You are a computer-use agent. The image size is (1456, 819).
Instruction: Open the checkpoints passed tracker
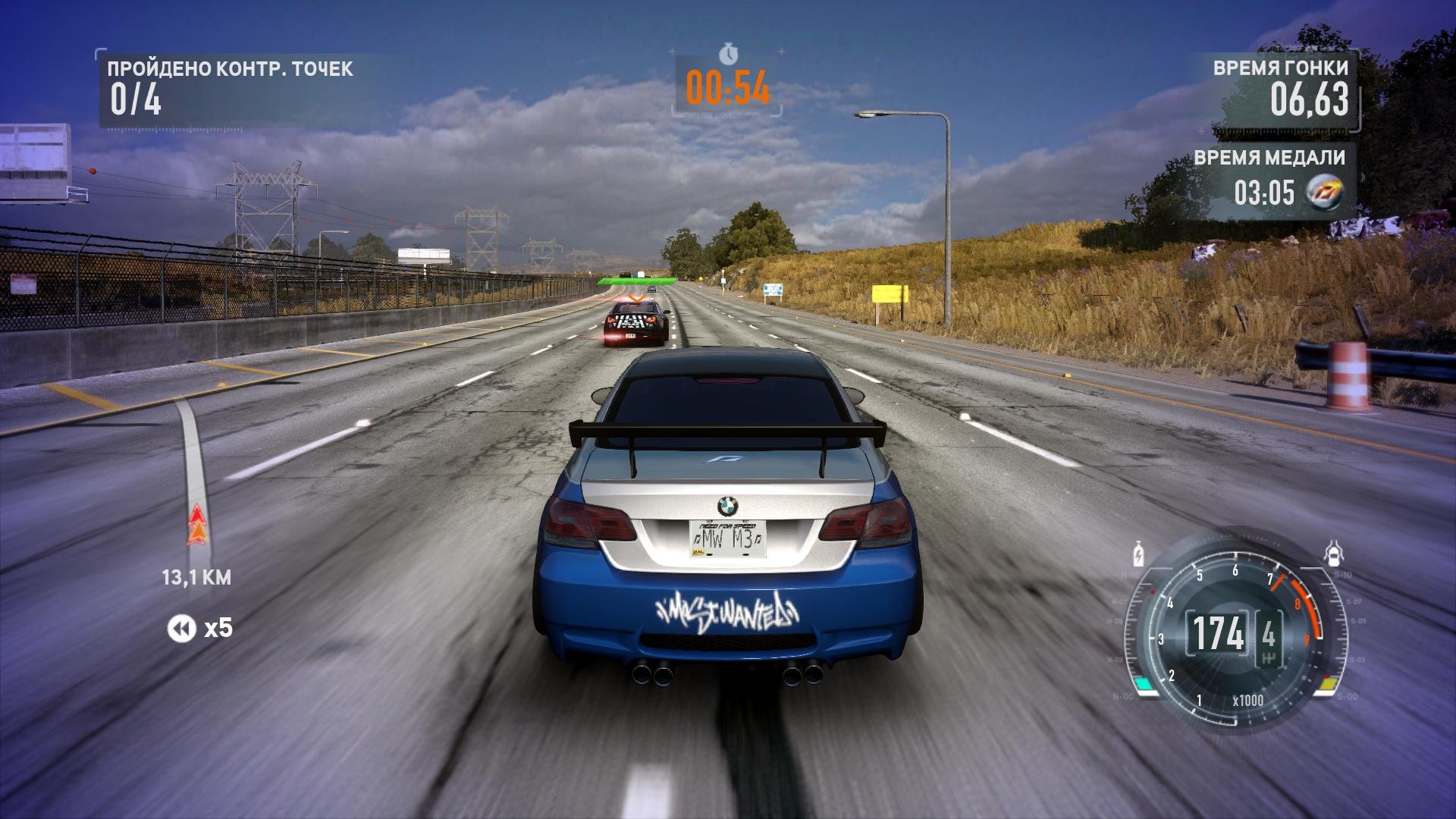click(x=229, y=88)
